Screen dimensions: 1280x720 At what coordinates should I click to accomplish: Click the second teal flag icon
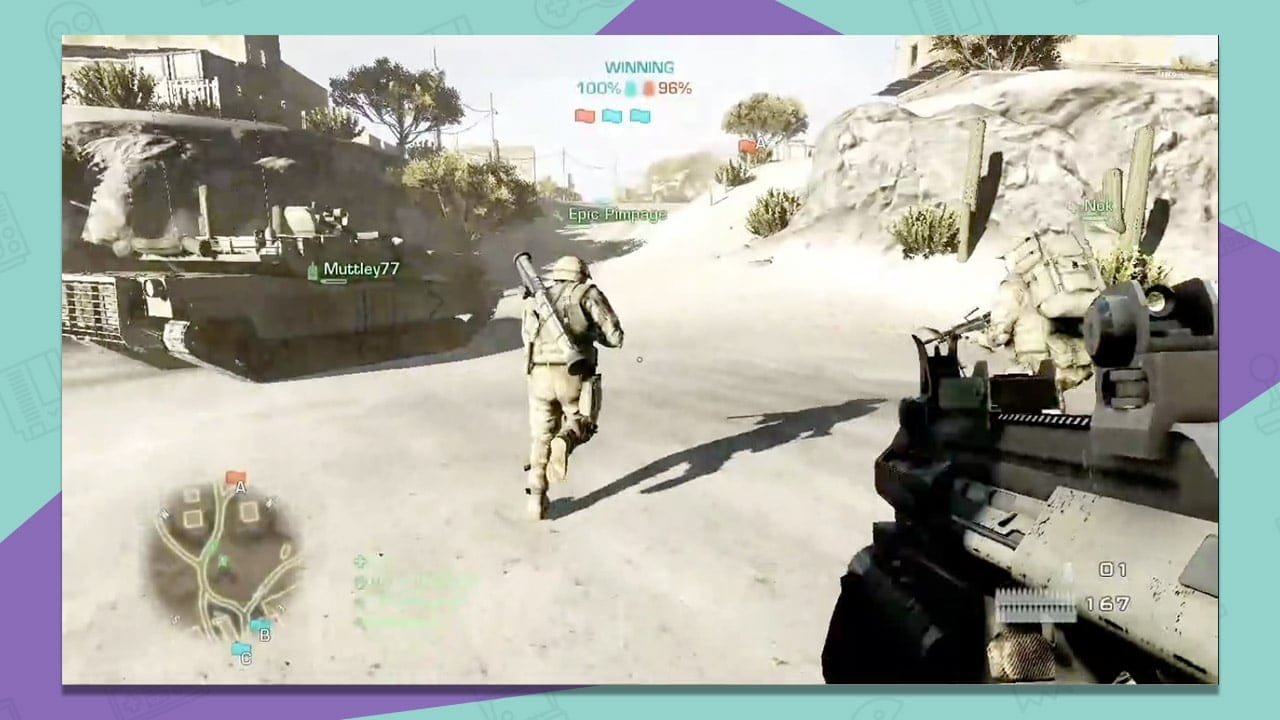639,115
